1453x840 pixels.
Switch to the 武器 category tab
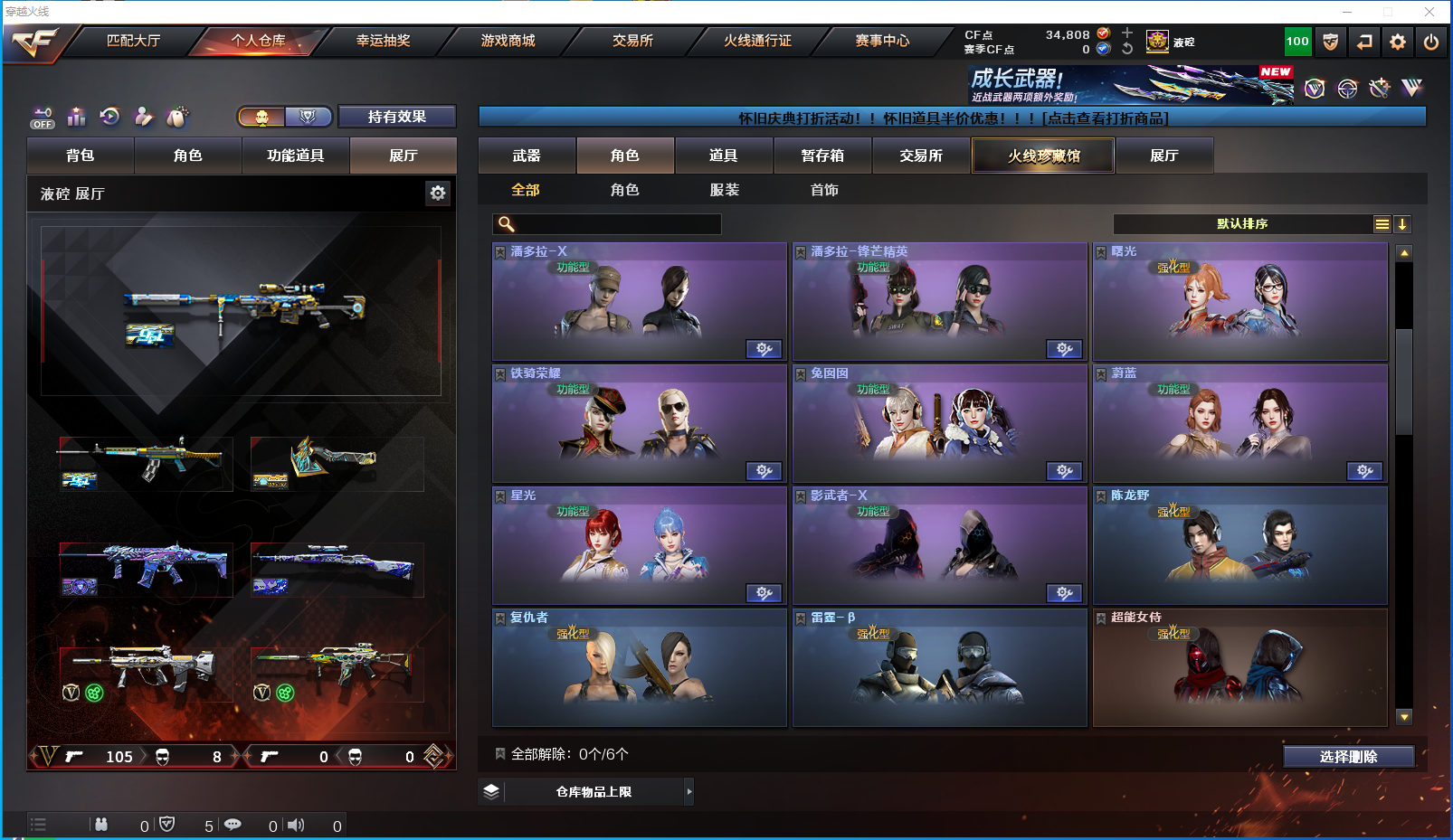527,156
